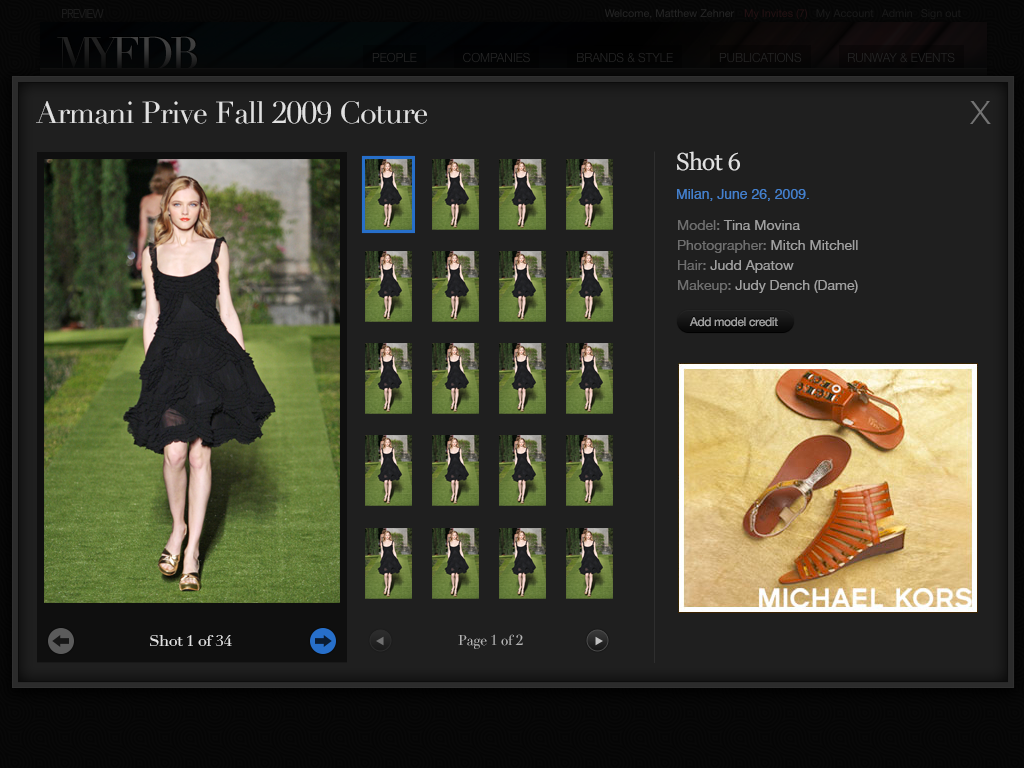Image resolution: width=1024 pixels, height=768 pixels.
Task: Sign out of the account
Action: (x=940, y=14)
